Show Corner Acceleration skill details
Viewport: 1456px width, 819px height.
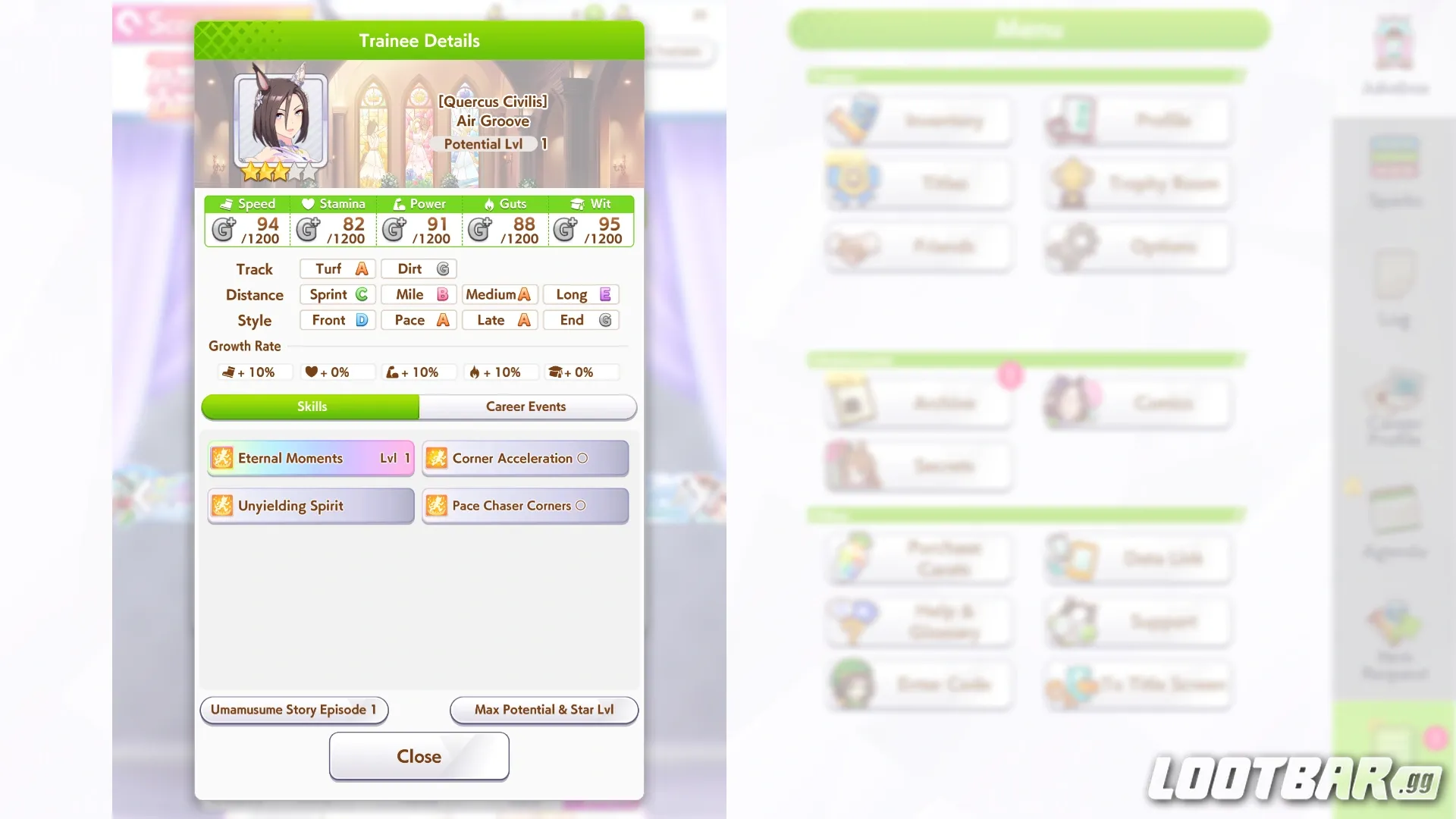click(525, 458)
